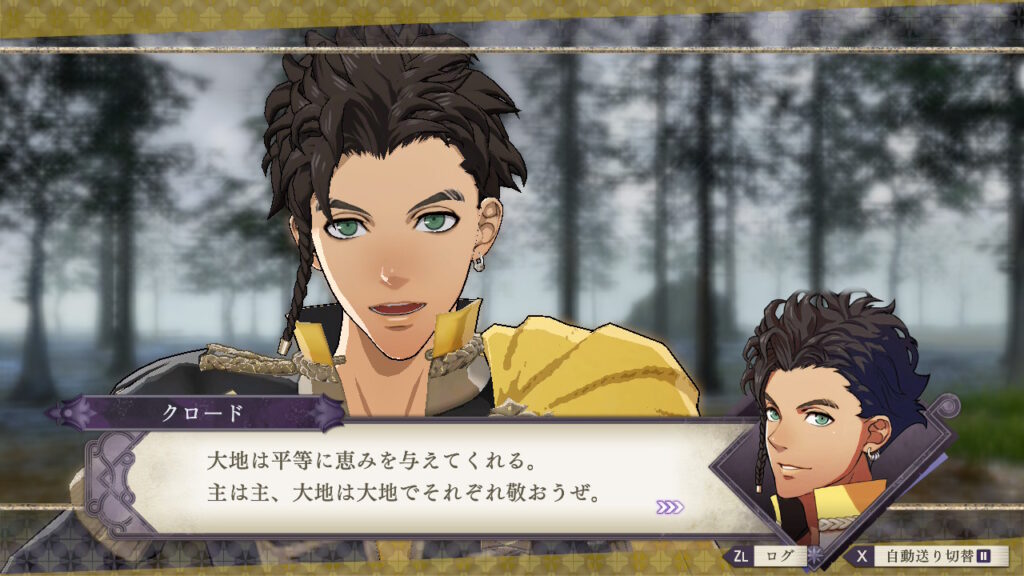
Task: Advance dialogue with the purple arrow indicator
Action: click(x=670, y=507)
